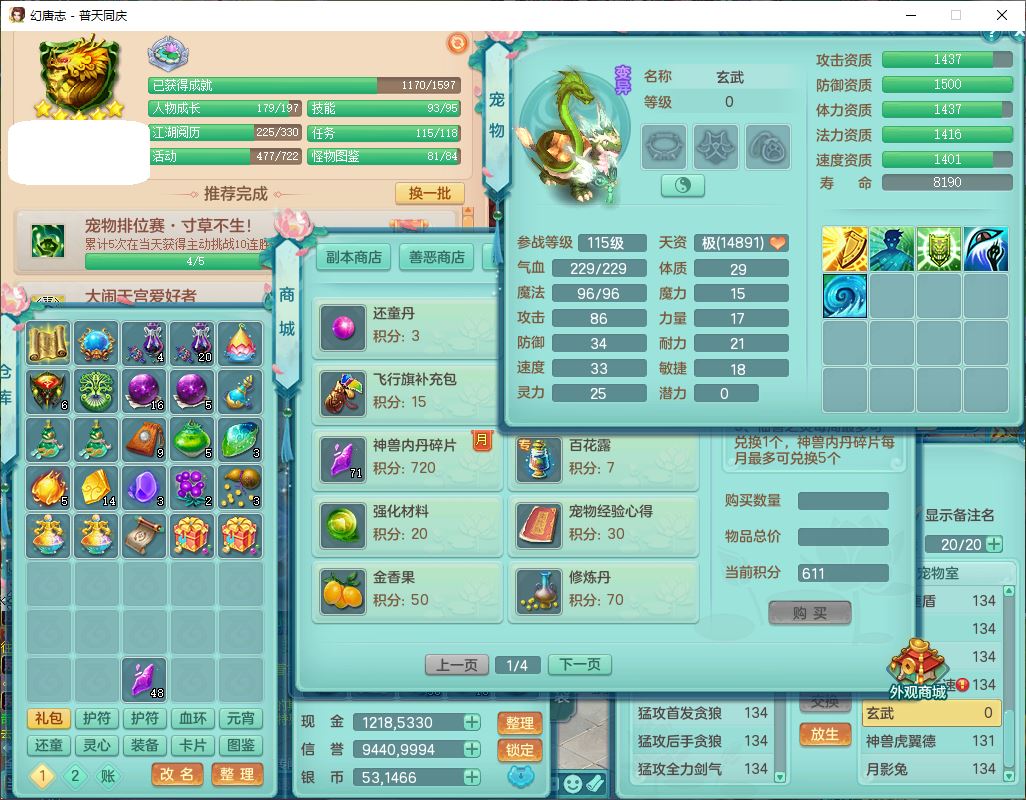The width and height of the screenshot is (1026, 800).
Task: Select the 还童丹 shop item
Action: pyautogui.click(x=405, y=325)
